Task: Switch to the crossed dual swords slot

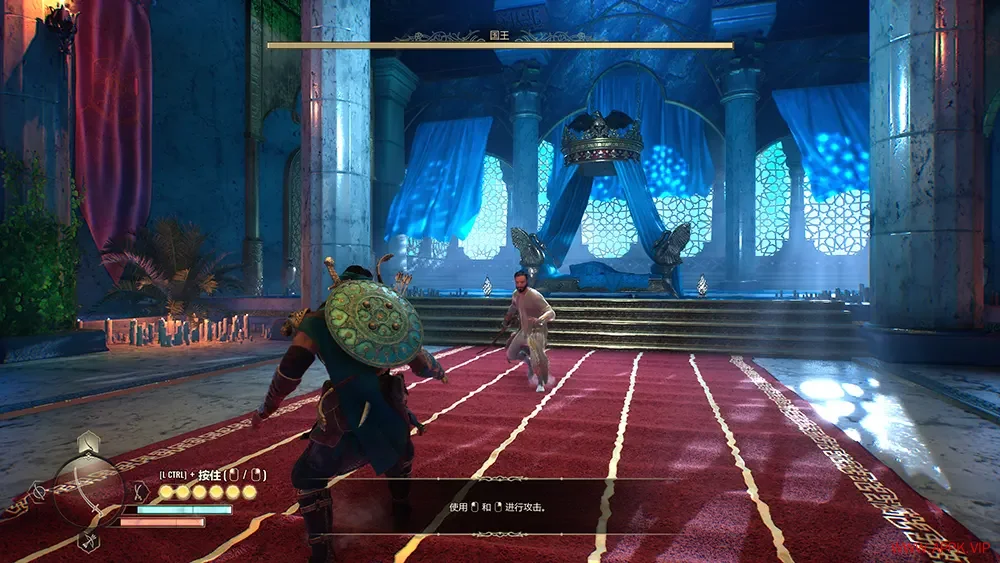Action: point(141,491)
